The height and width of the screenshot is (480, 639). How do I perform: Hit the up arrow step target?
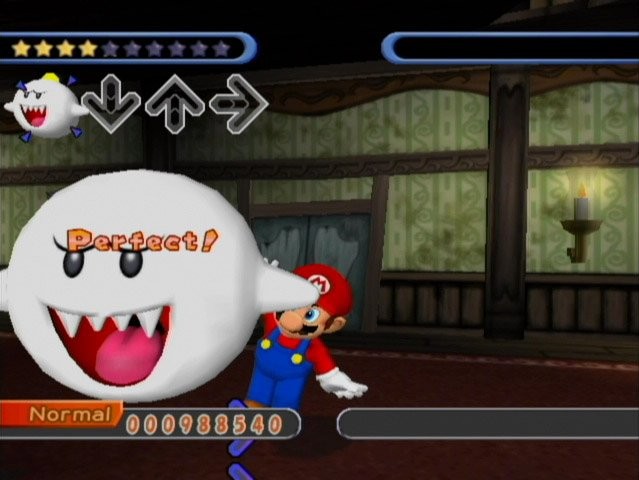[175, 103]
